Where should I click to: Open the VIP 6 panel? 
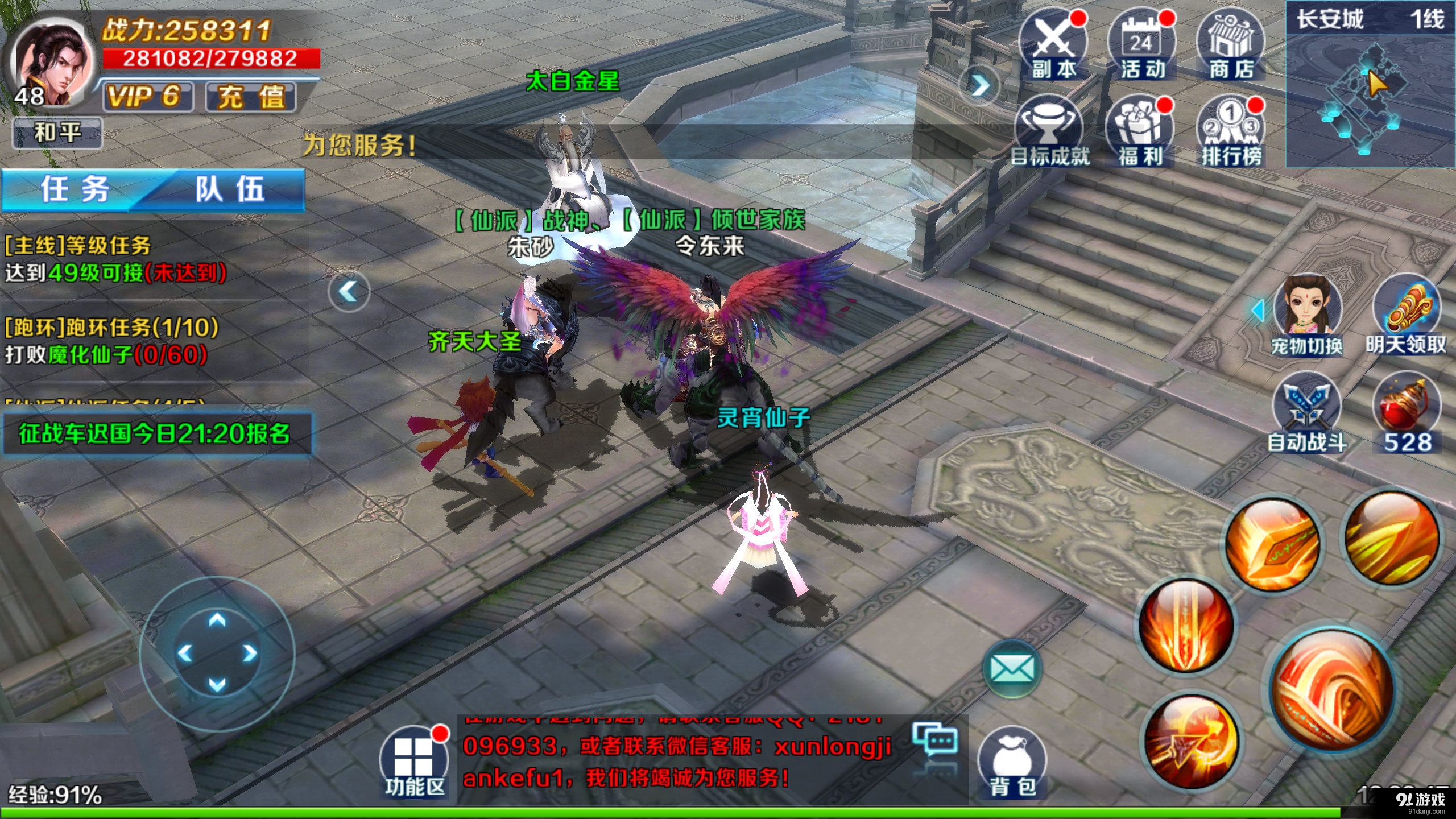(x=147, y=96)
